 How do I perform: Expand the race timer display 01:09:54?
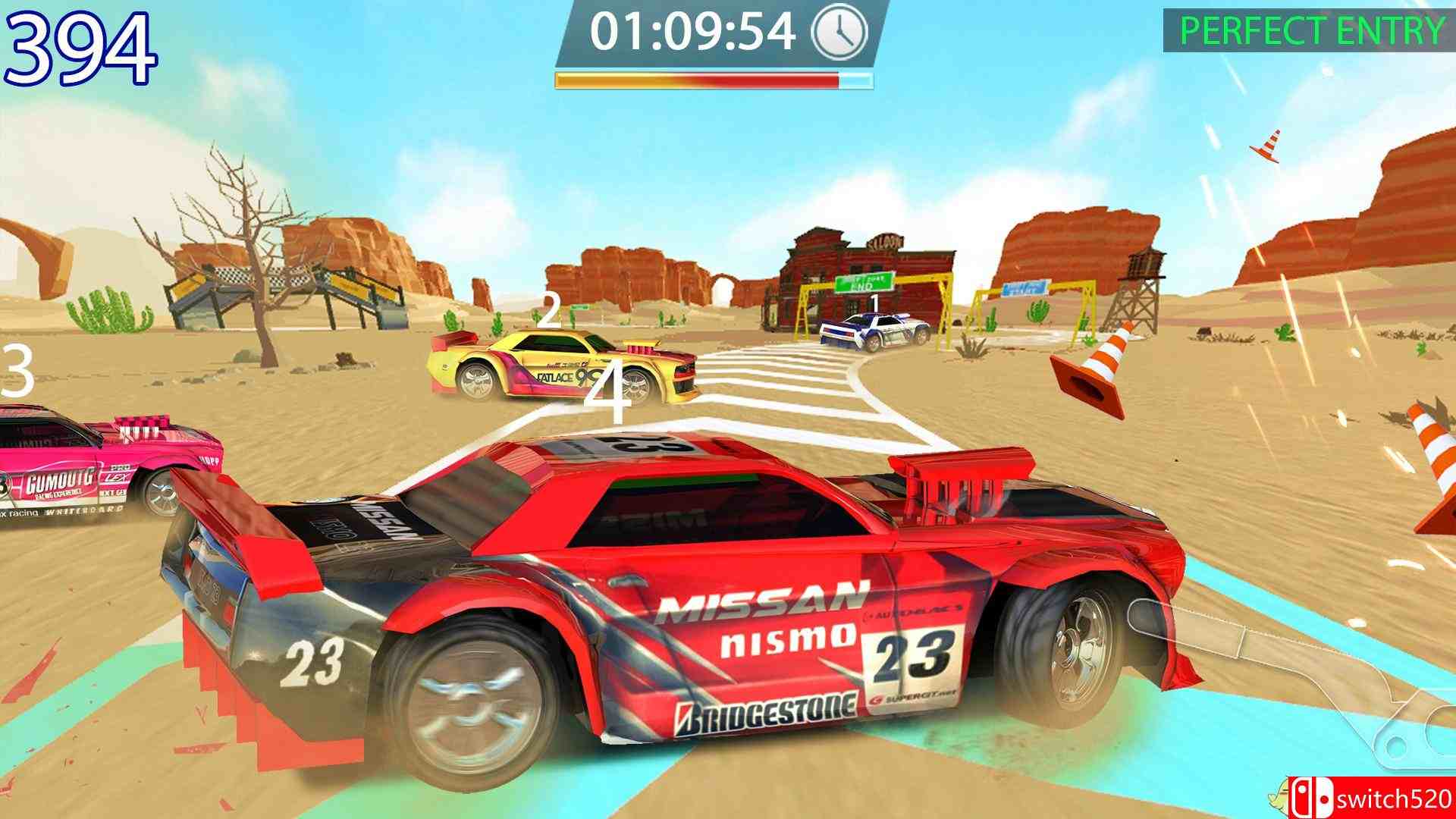pos(692,32)
